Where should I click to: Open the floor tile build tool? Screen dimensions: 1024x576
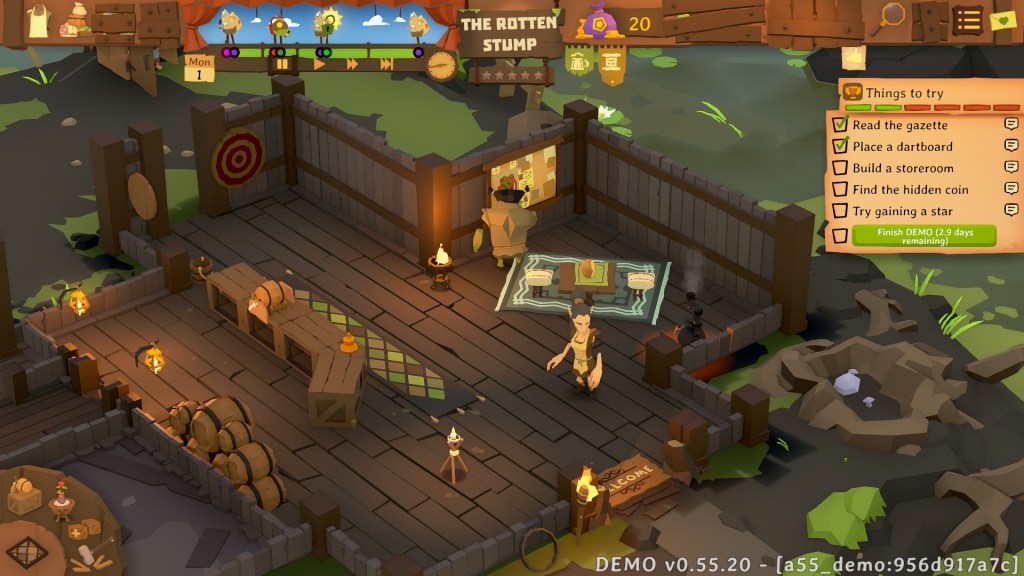28,552
